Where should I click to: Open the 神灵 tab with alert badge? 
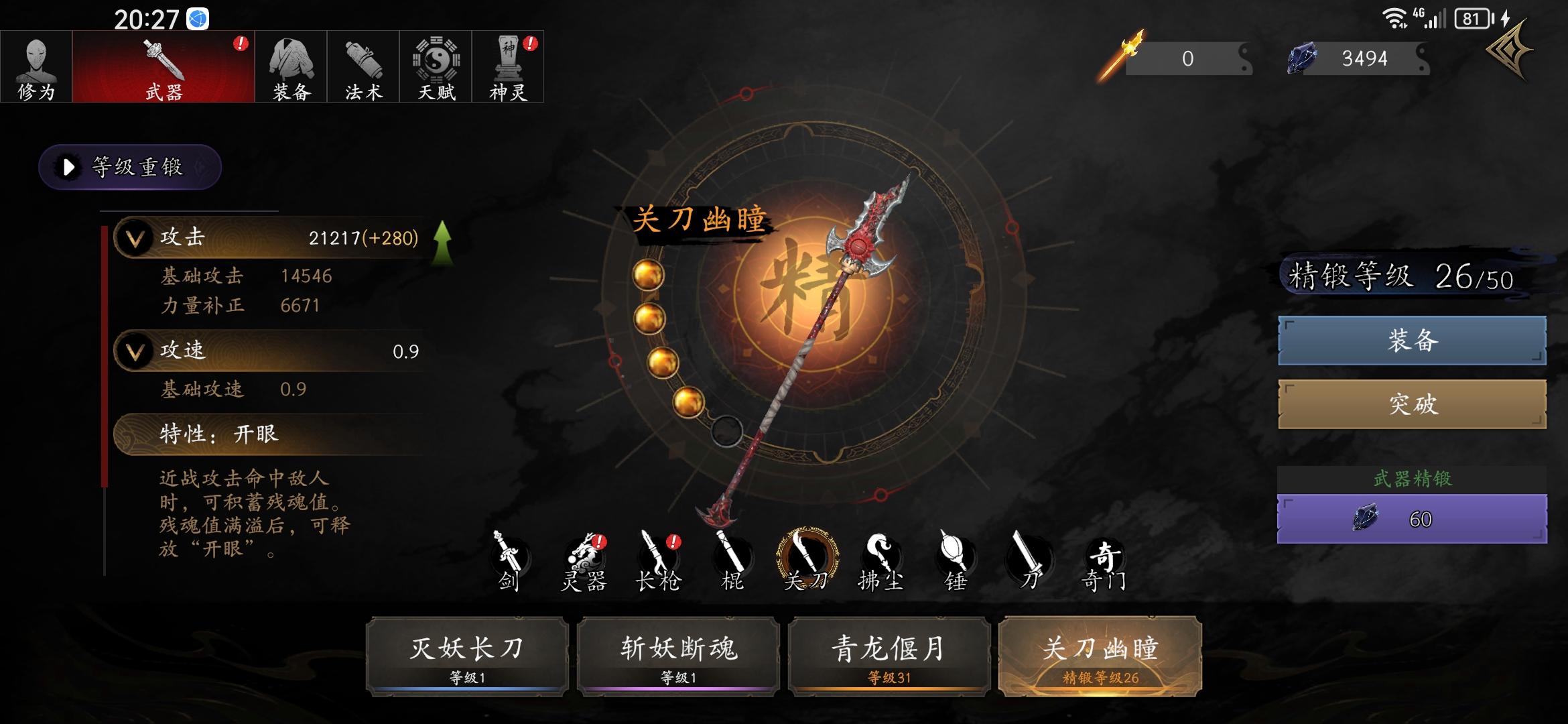pyautogui.click(x=509, y=67)
